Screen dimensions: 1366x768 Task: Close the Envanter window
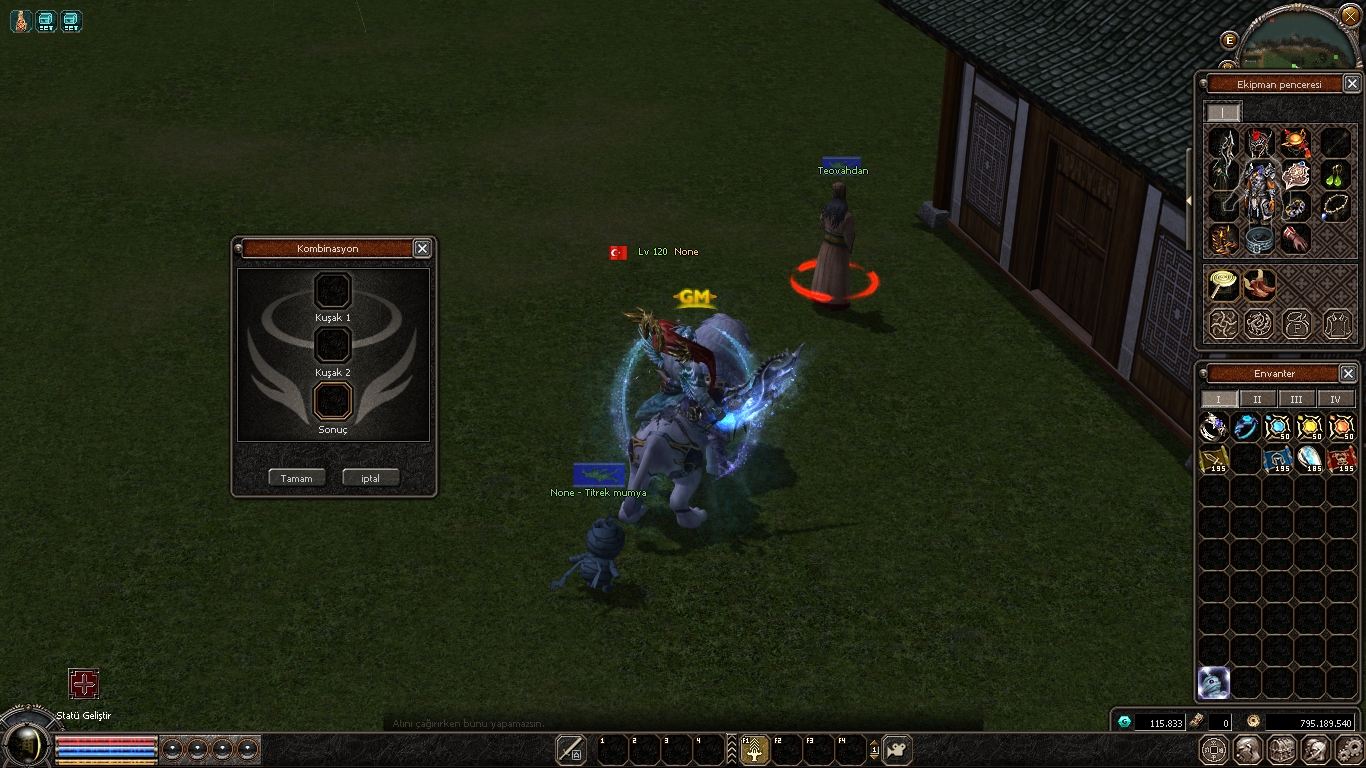tap(1348, 373)
